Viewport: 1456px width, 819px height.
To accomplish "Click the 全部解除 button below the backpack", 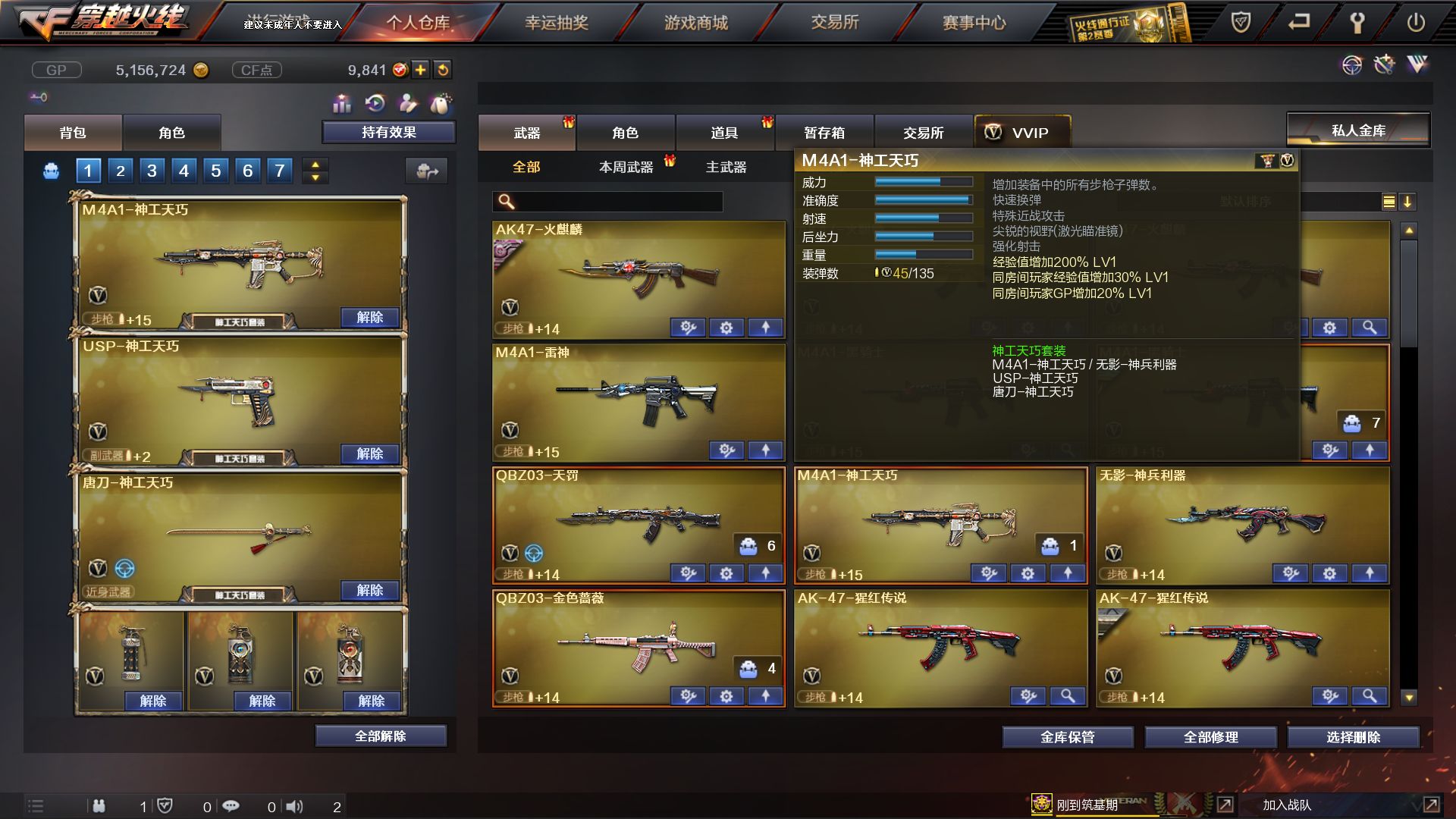I will [x=380, y=735].
